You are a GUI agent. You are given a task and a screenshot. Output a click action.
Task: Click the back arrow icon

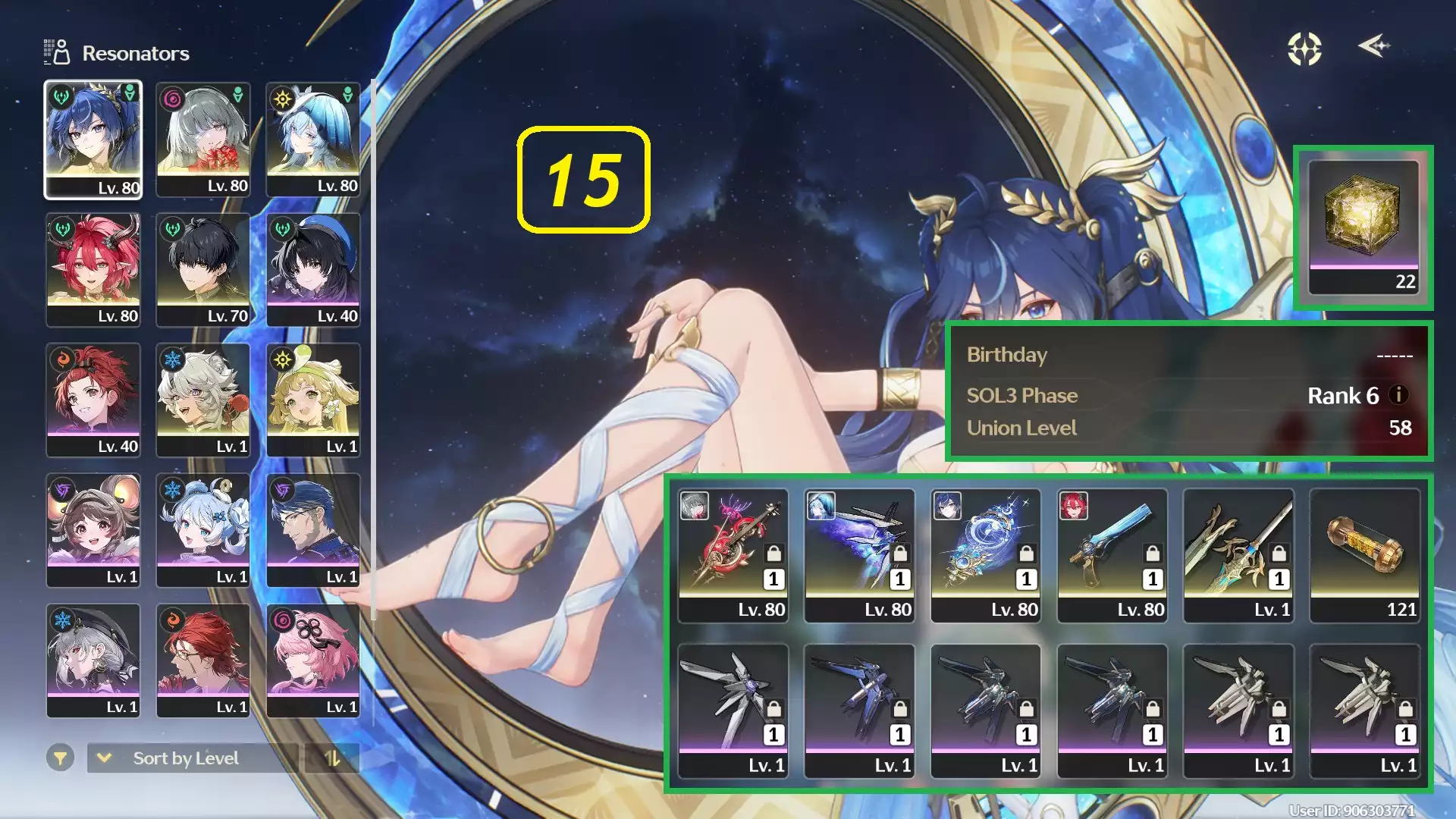point(1373,47)
